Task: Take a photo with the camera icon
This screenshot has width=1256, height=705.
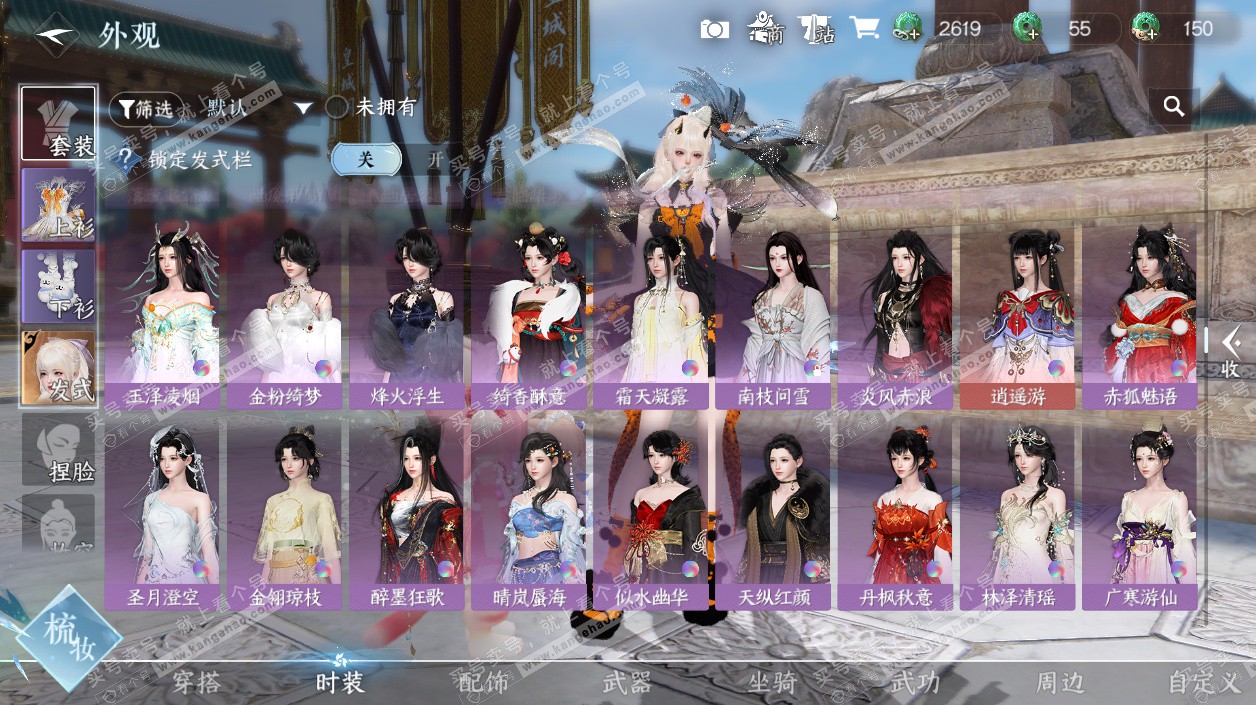Action: (x=715, y=29)
